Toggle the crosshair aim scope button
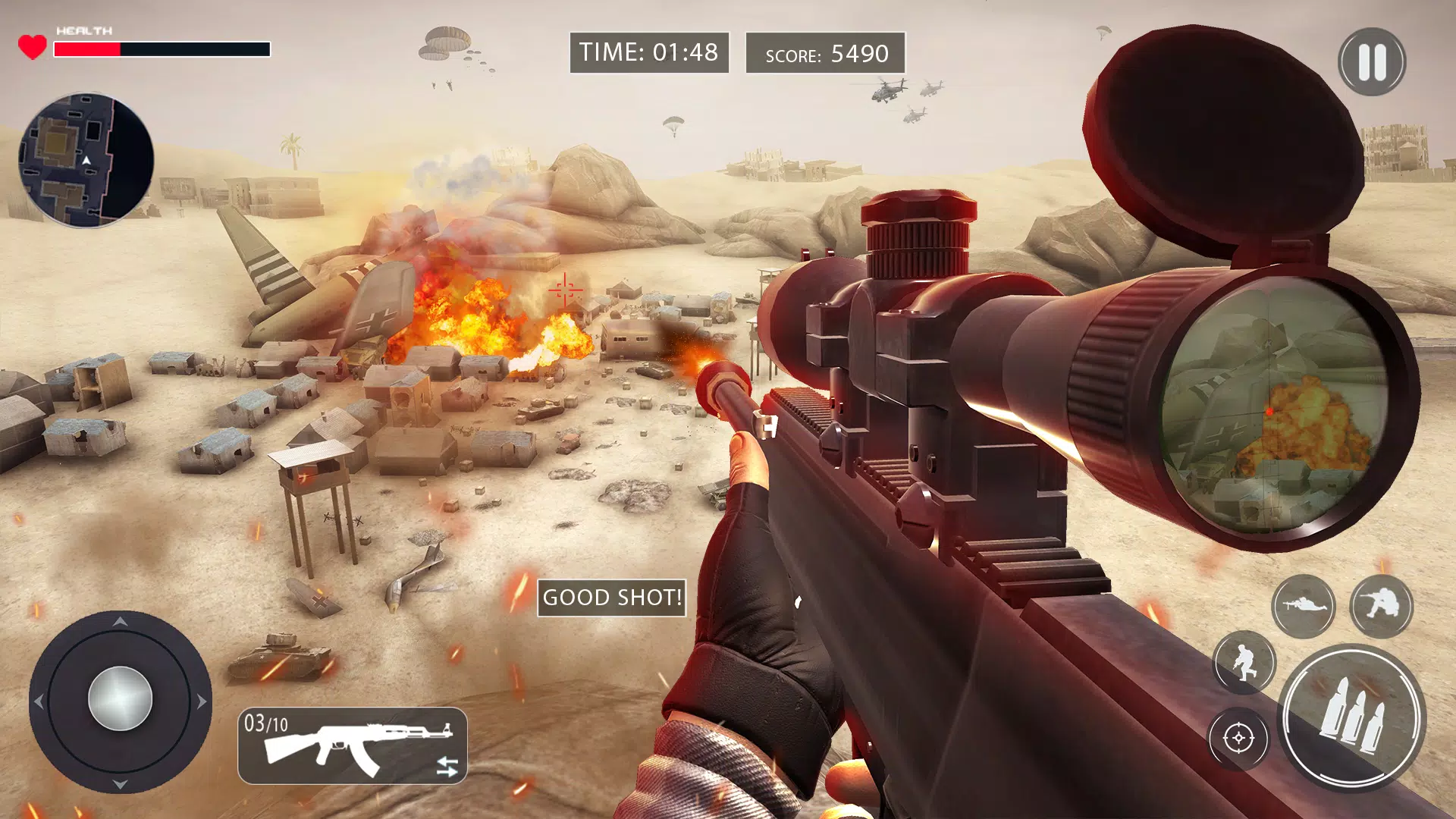This screenshot has height=819, width=1456. click(x=1238, y=738)
